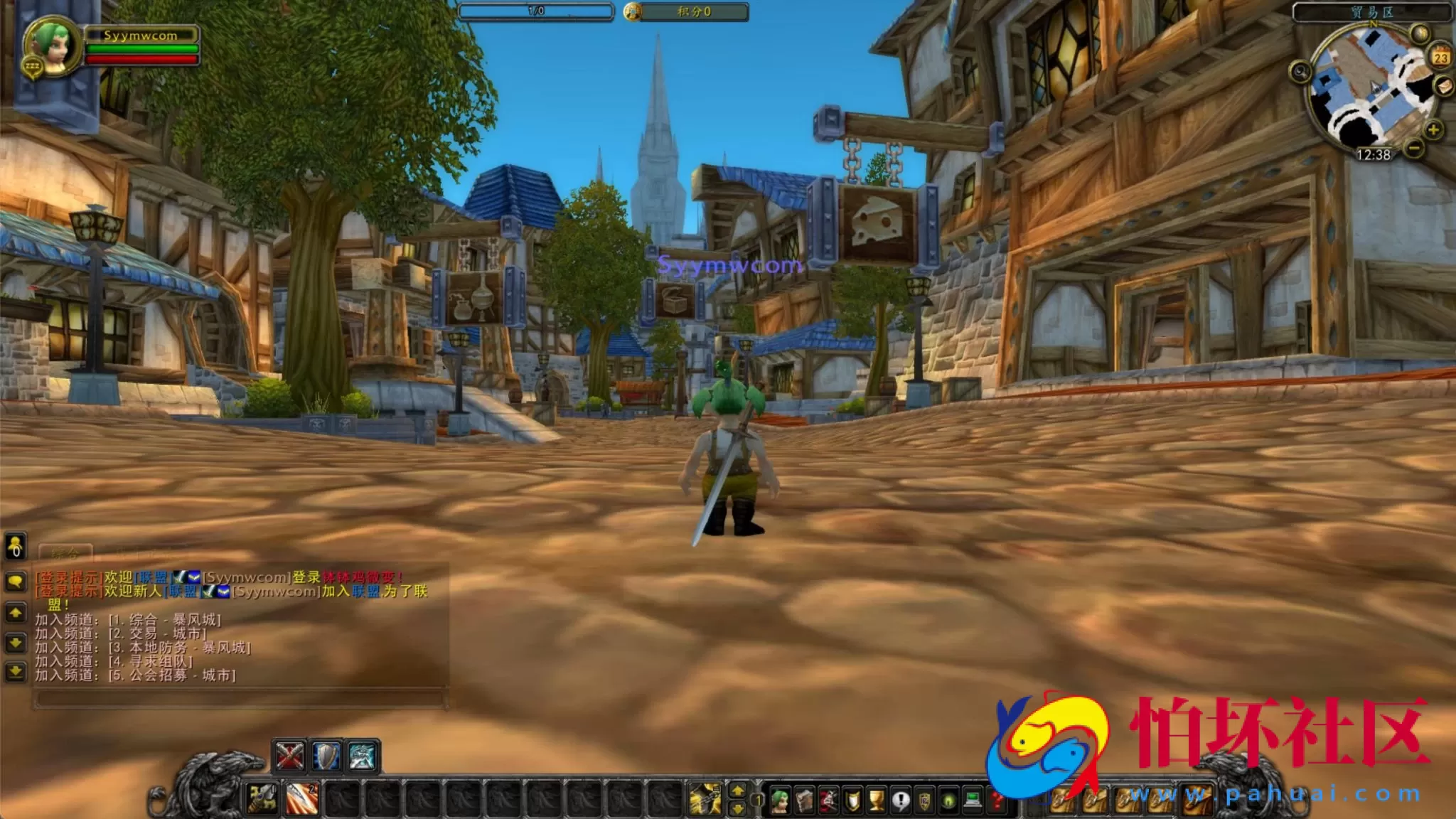Switch action bar page with up arrow

point(738,791)
